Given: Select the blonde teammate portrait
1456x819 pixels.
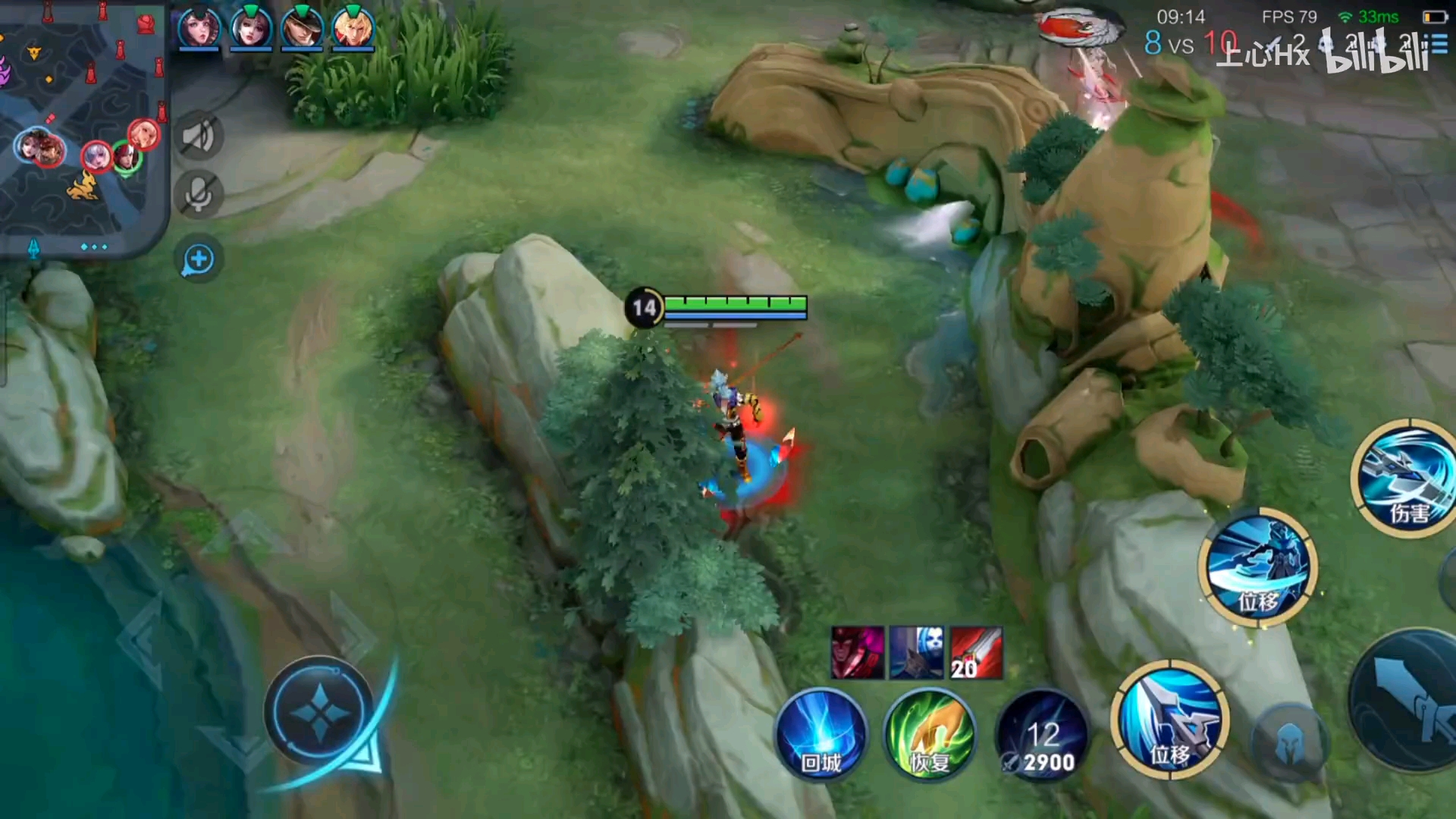Looking at the screenshot, I should point(353,28).
